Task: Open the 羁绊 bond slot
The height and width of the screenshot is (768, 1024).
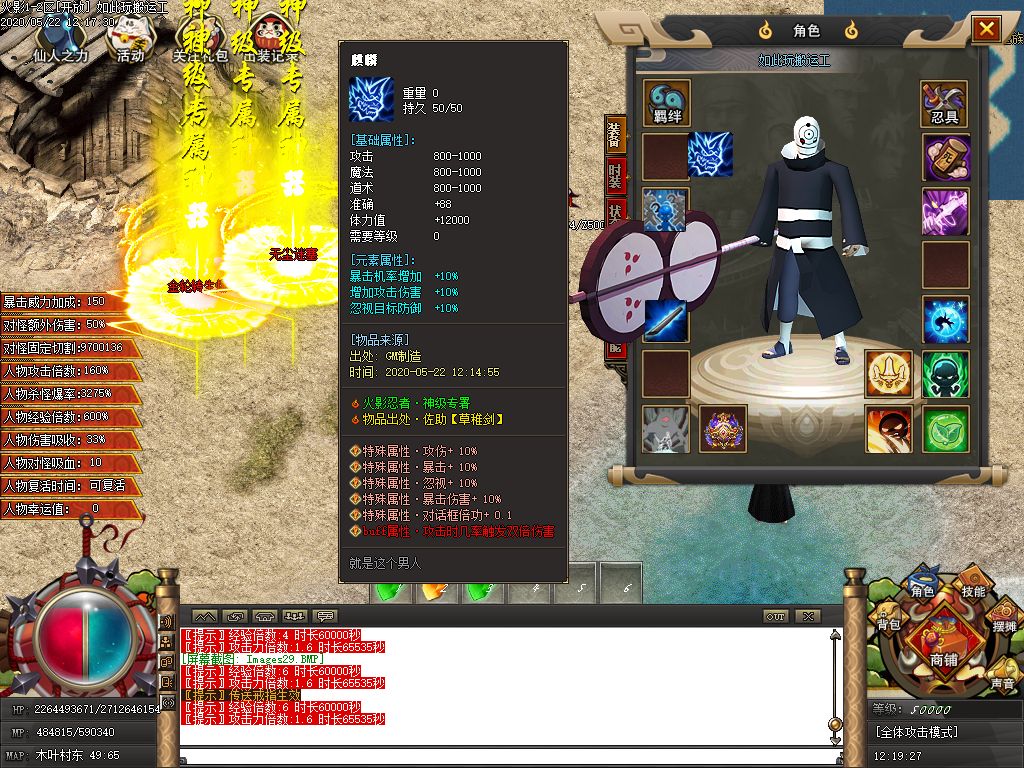Action: coord(666,103)
